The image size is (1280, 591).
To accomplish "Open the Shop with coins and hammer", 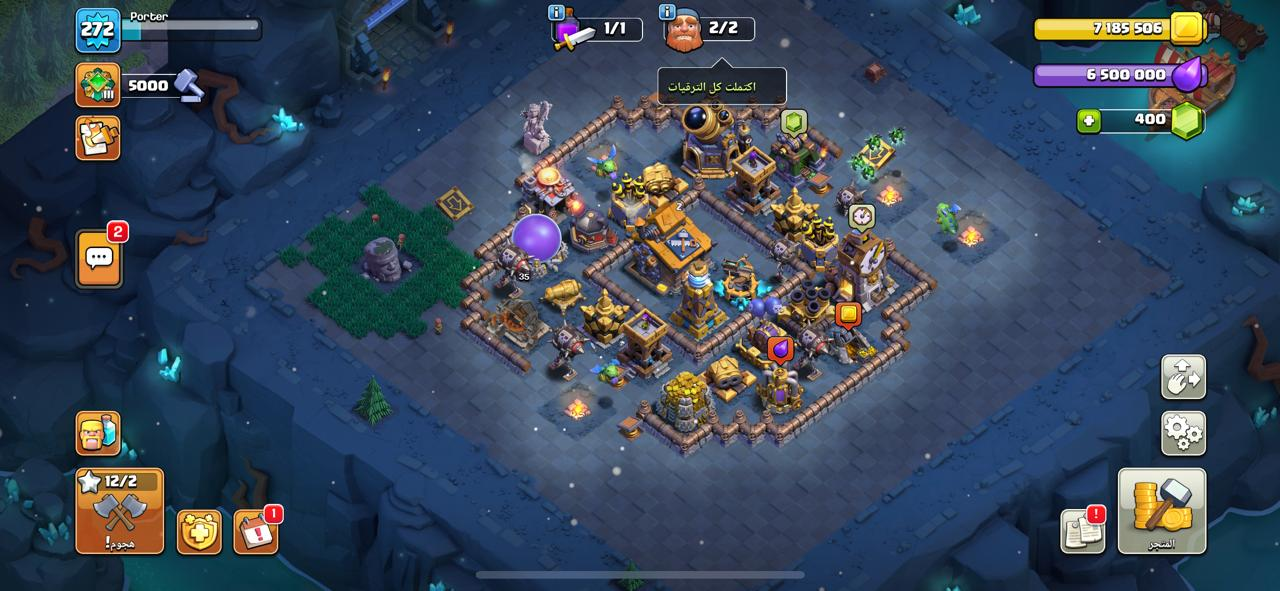I will (1161, 510).
